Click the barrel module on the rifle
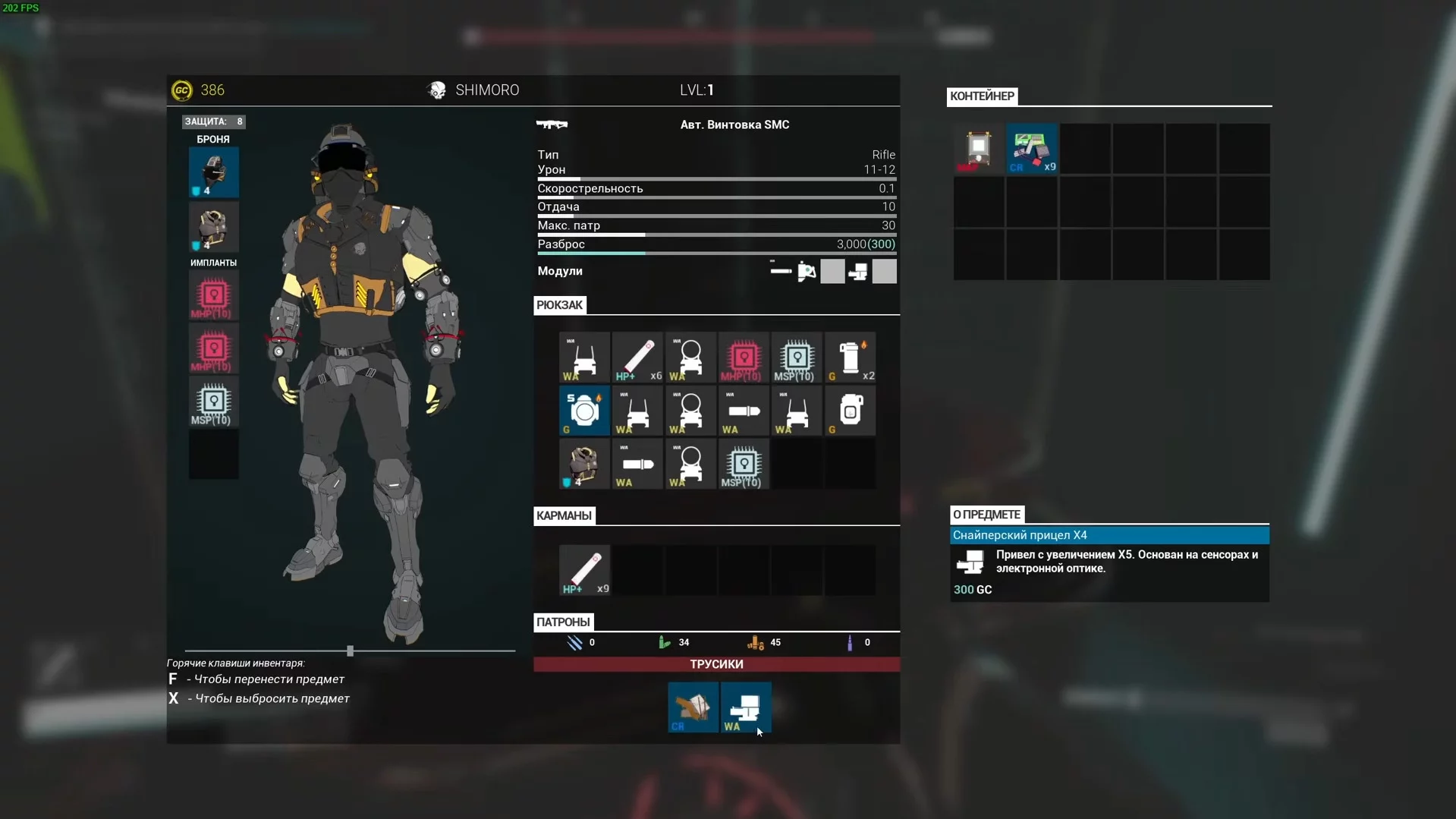1456x819 pixels. pos(781,272)
